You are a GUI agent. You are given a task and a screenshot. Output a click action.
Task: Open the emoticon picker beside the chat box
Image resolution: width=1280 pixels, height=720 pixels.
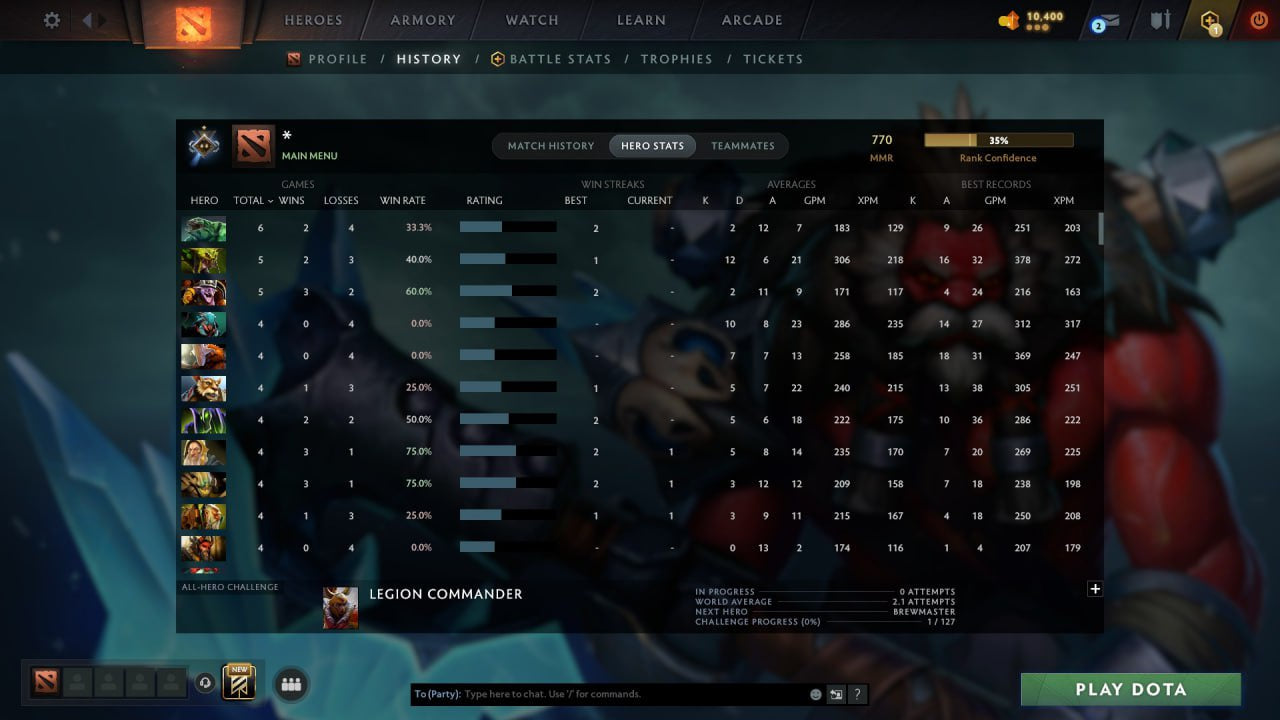815,693
